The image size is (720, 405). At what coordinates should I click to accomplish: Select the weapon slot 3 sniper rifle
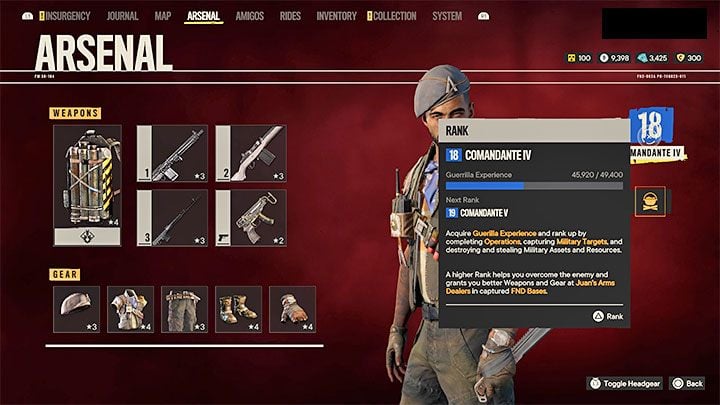tap(172, 218)
